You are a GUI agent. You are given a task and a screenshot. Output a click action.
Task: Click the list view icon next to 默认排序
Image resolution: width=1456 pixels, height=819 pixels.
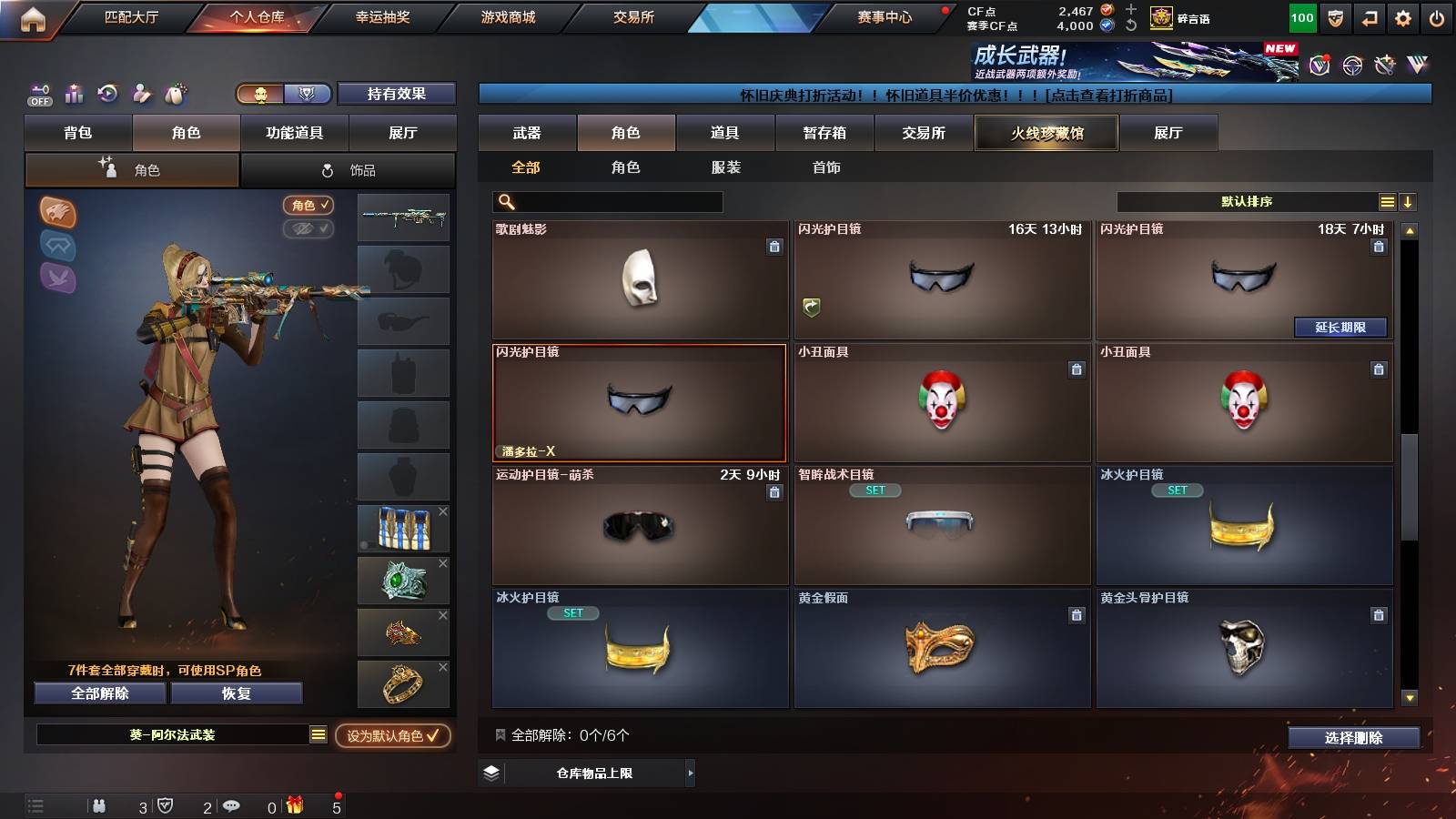point(1387,200)
